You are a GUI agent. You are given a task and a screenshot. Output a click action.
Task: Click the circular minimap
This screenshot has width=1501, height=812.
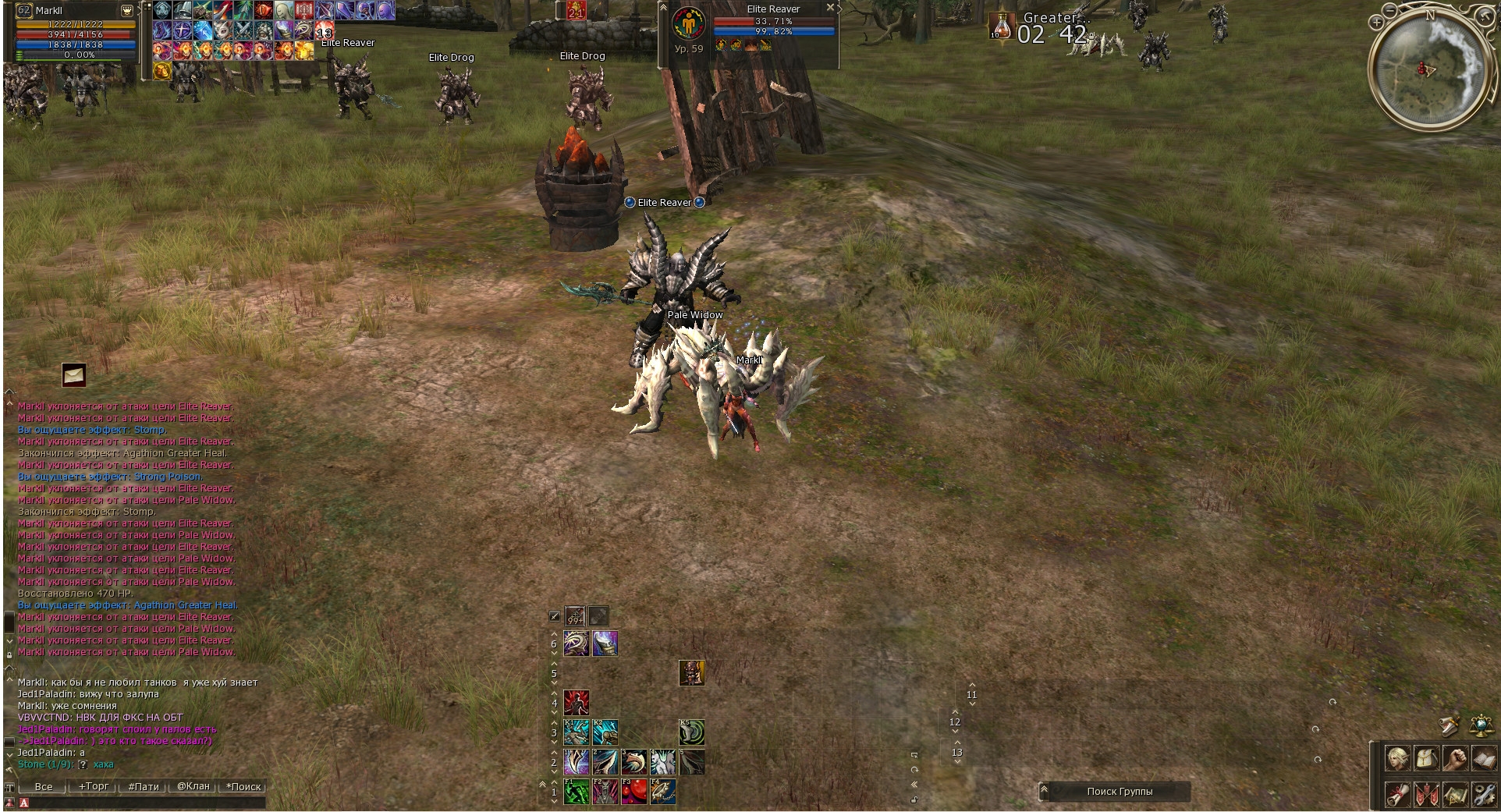pyautogui.click(x=1426, y=70)
